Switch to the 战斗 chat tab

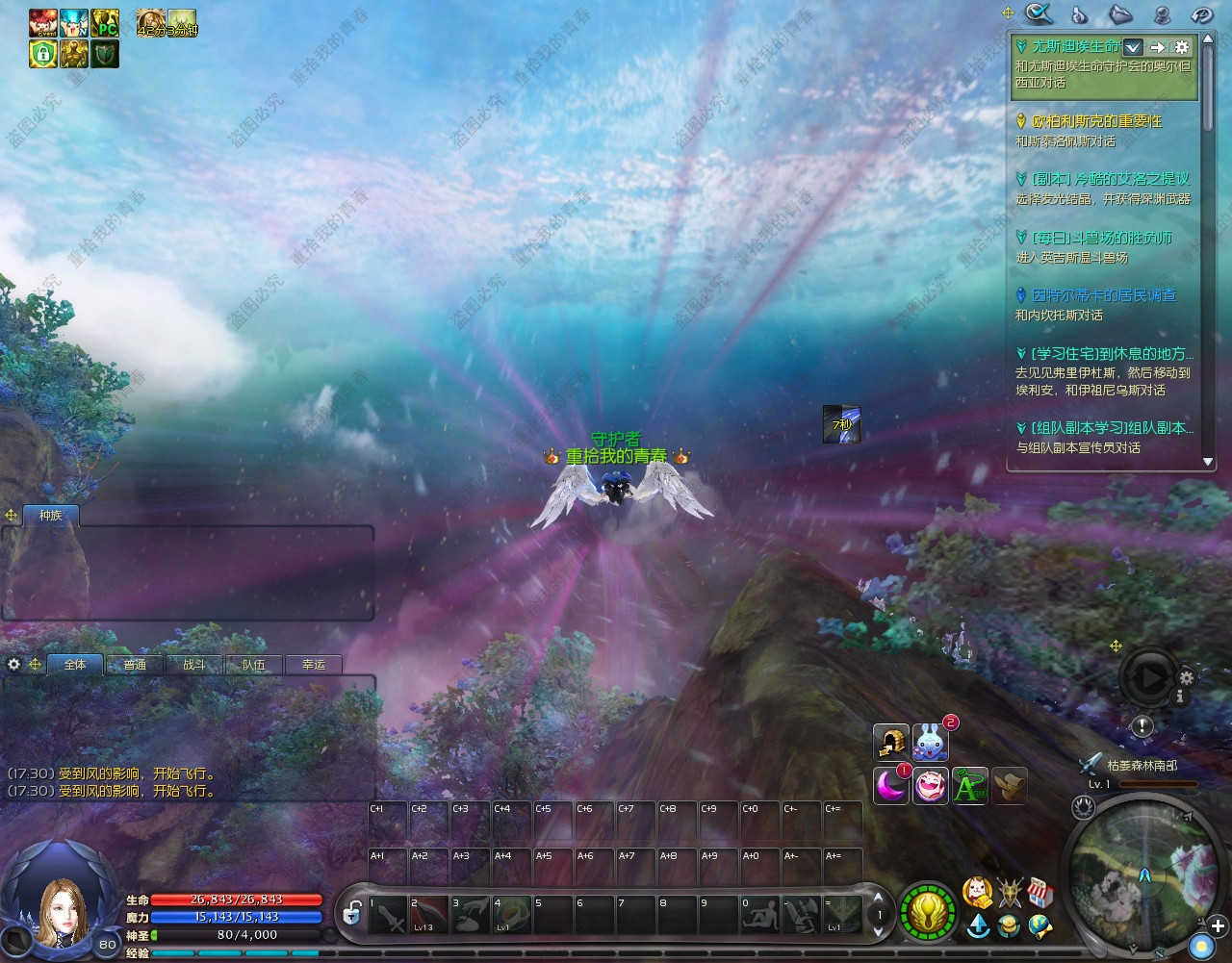(x=194, y=665)
